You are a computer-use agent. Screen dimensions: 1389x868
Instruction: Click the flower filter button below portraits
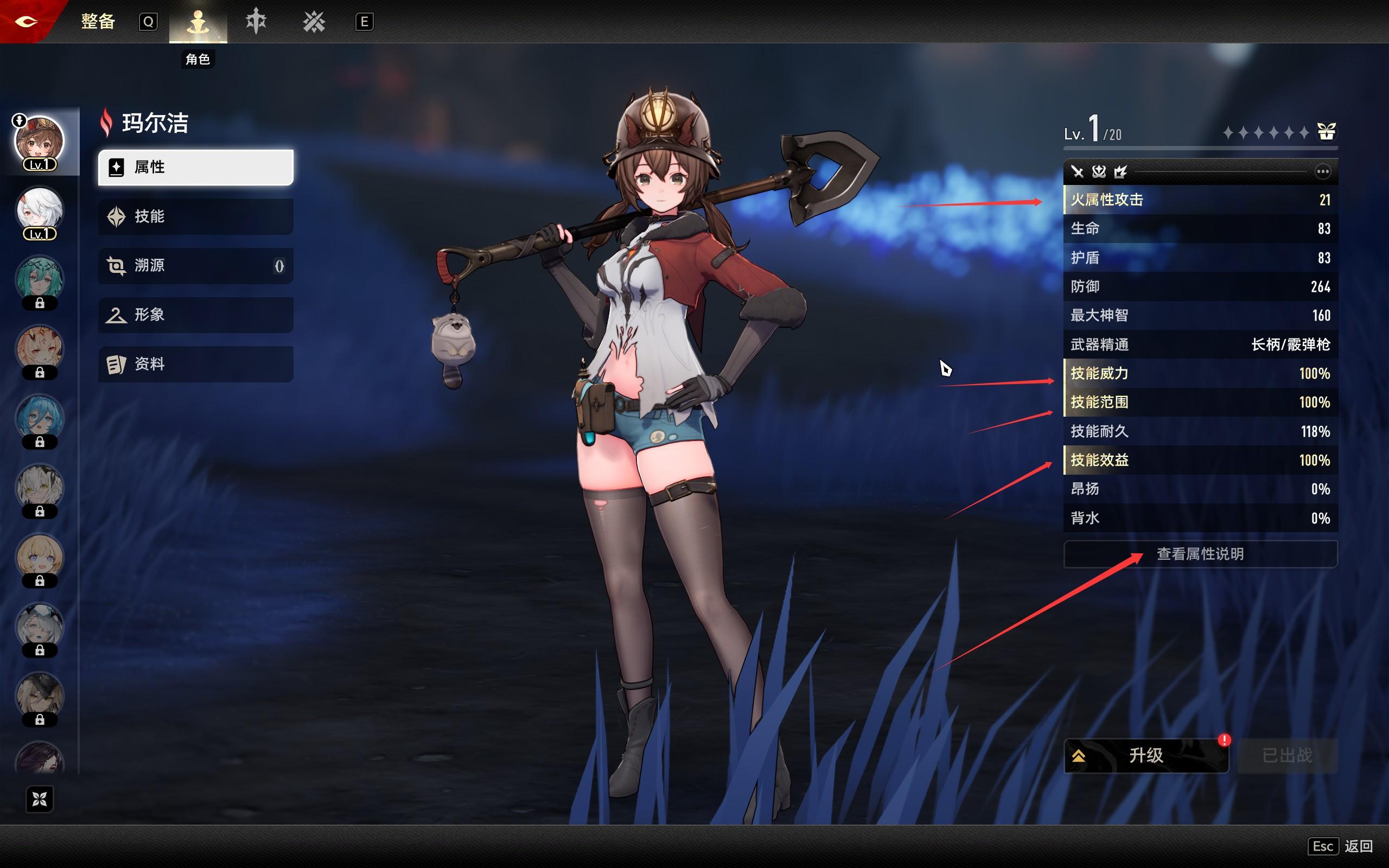pos(40,799)
